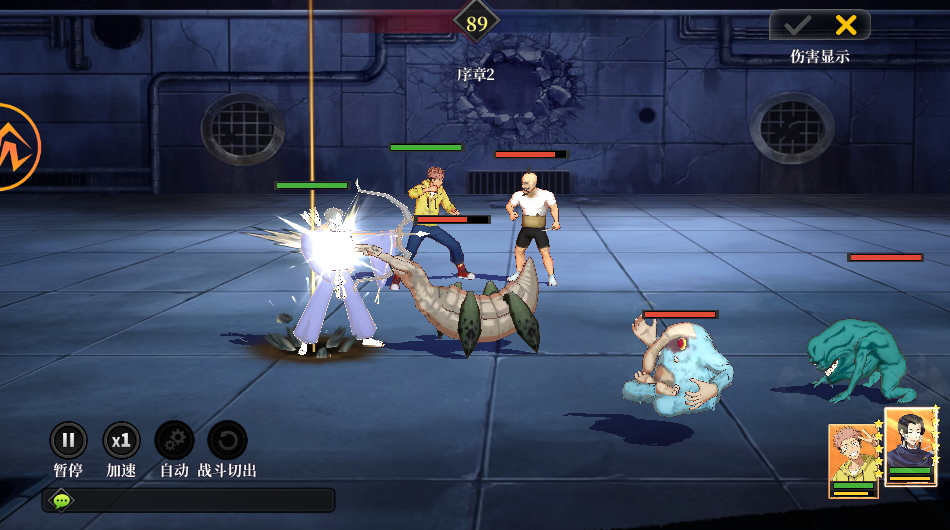Tap the orange lightning emblem at screen edge
Screen dimensions: 950x530
click(x=16, y=147)
